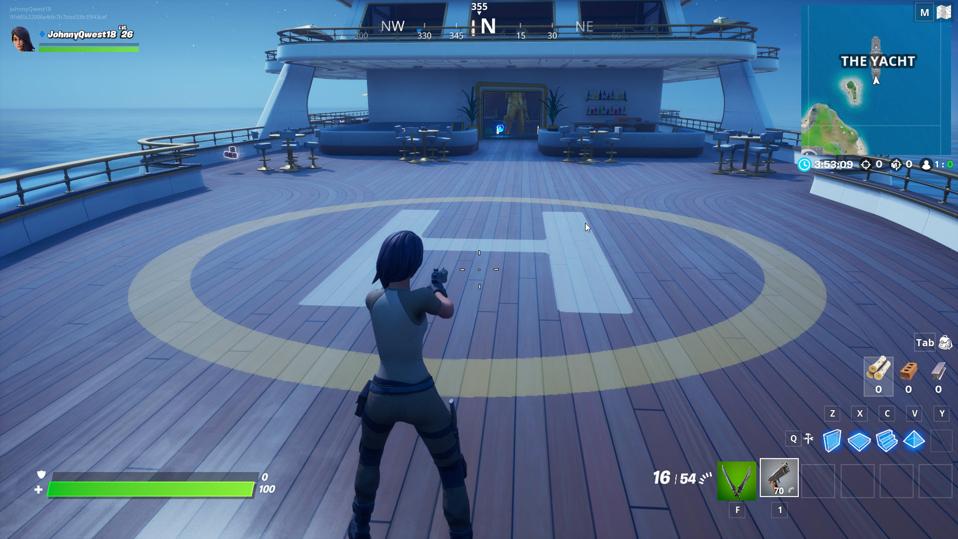Click the compass bar heading
This screenshot has width=958, height=539.
480,27
